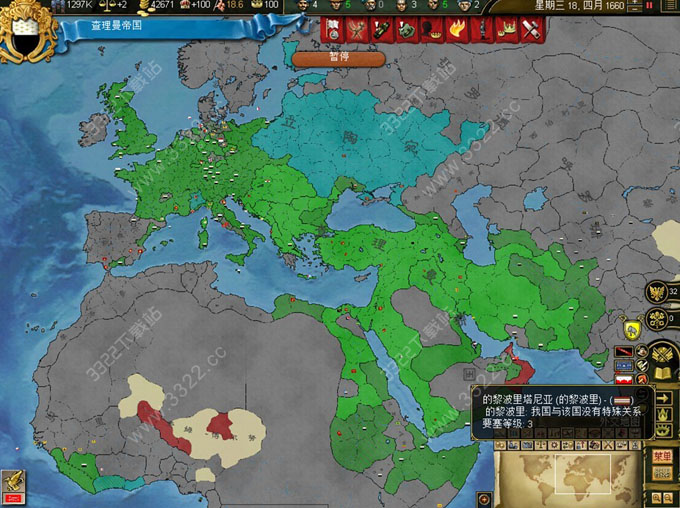Open the white flag alert icon
Image resolution: width=680 pixels, height=508 pixels.
333,30
